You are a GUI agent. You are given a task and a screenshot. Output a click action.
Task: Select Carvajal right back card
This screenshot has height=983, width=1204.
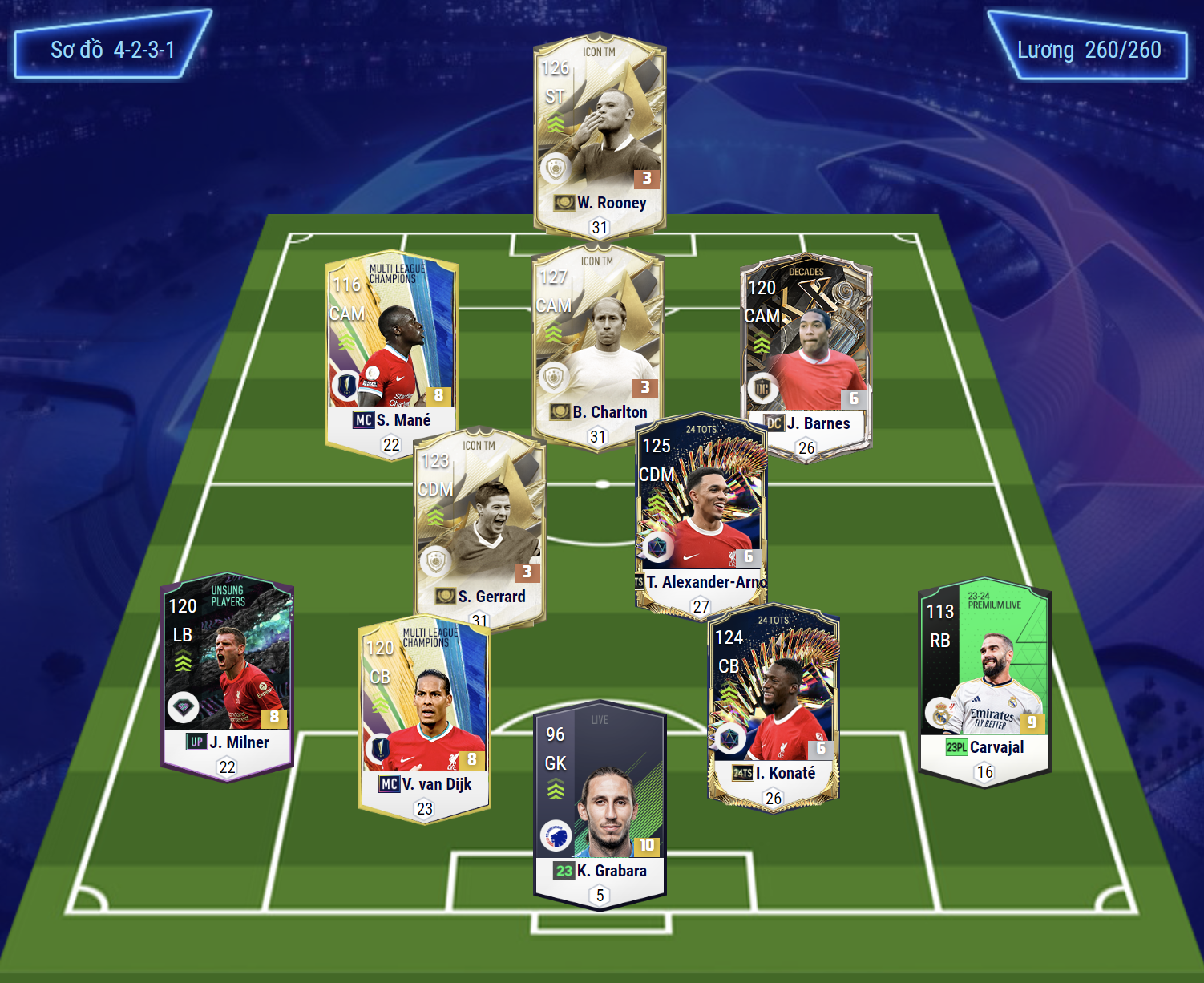coord(984,682)
